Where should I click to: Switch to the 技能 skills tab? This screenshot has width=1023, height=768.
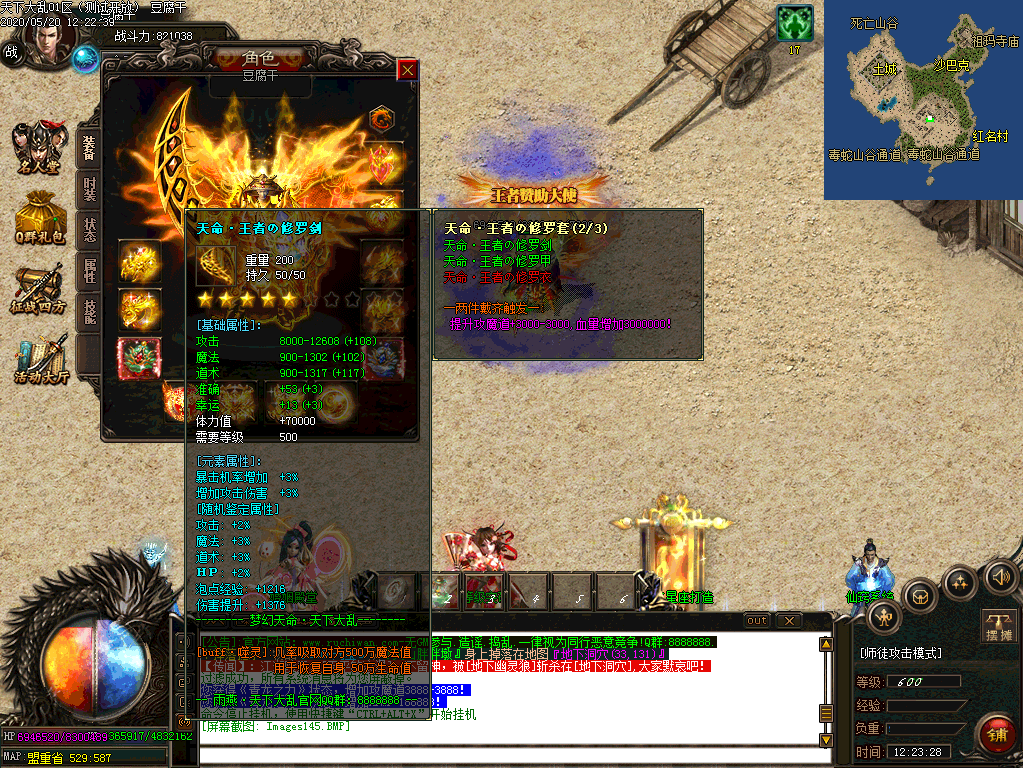tap(89, 312)
